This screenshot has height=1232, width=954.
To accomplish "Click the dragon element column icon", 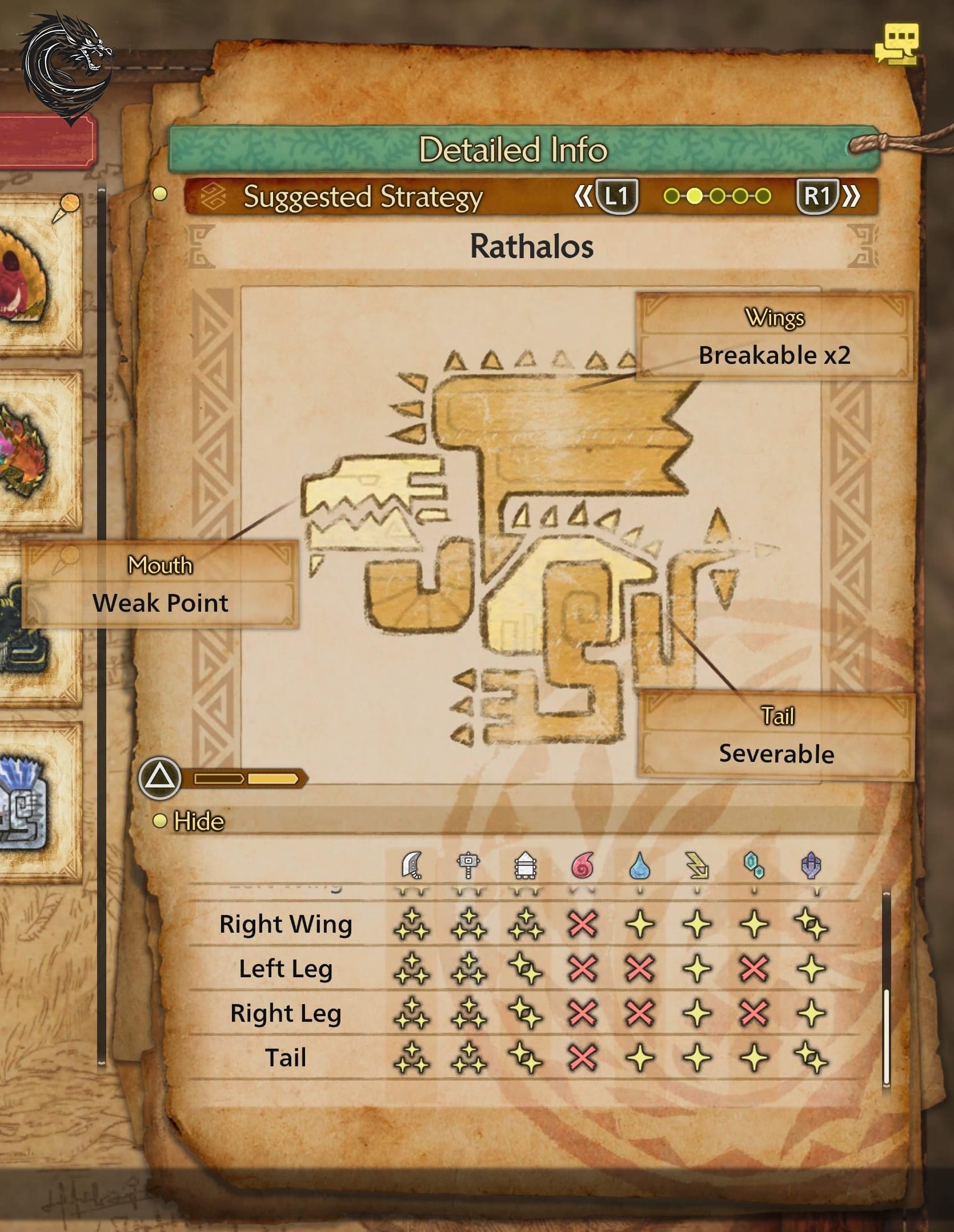I will pyautogui.click(x=811, y=865).
